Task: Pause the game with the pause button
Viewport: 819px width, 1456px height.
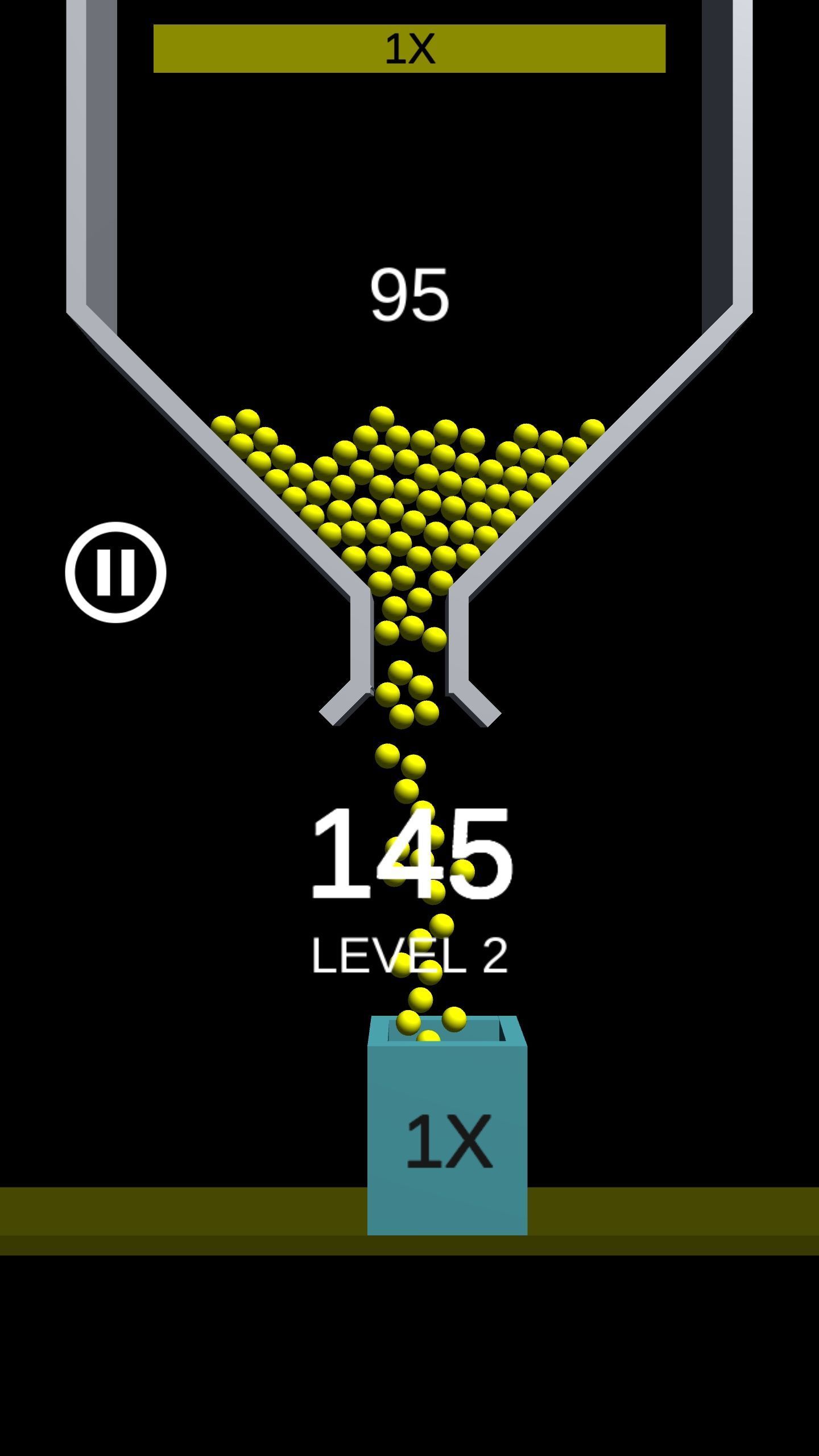Action: coord(115,572)
